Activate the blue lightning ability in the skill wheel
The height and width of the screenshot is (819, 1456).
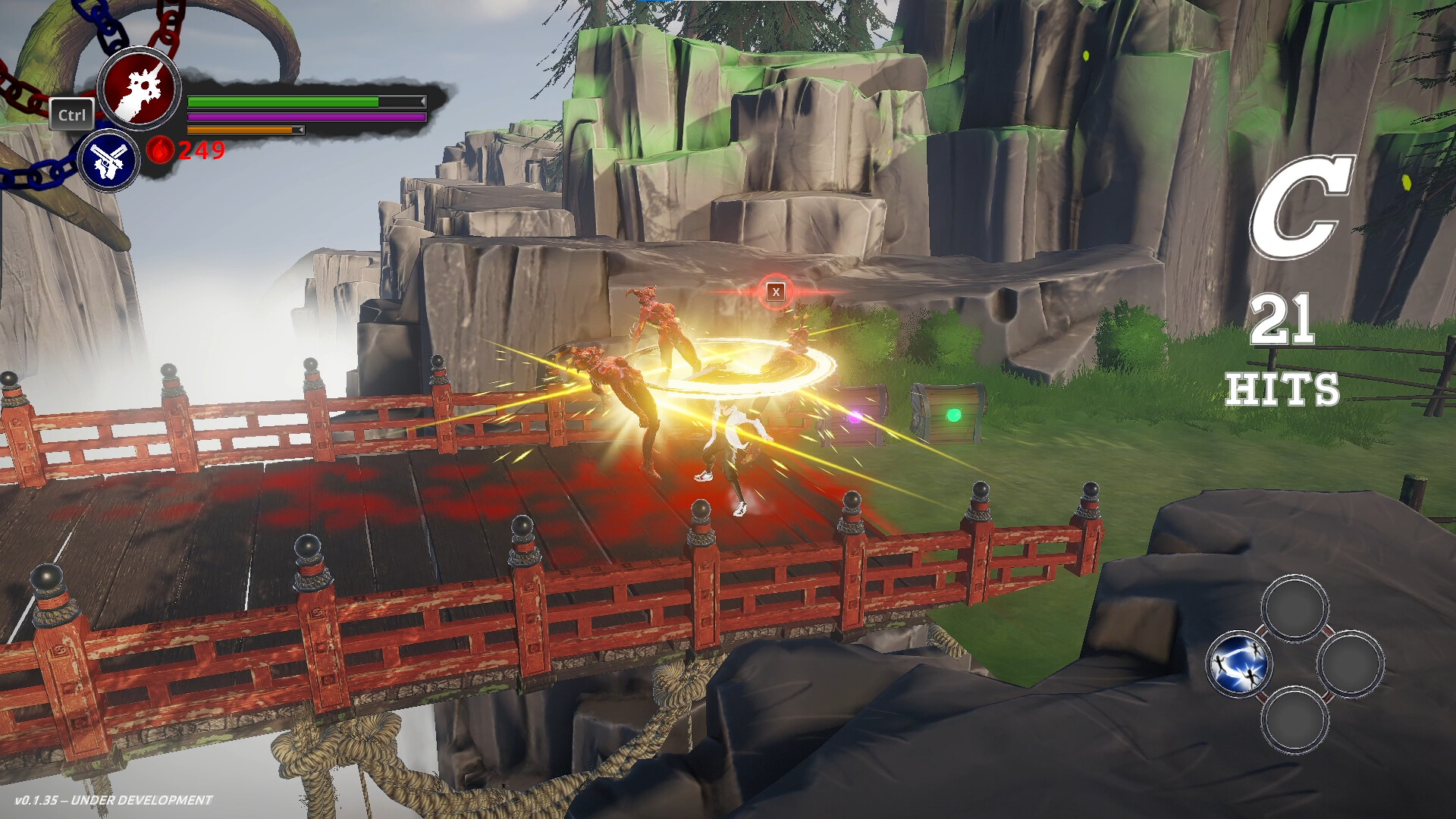(1239, 663)
